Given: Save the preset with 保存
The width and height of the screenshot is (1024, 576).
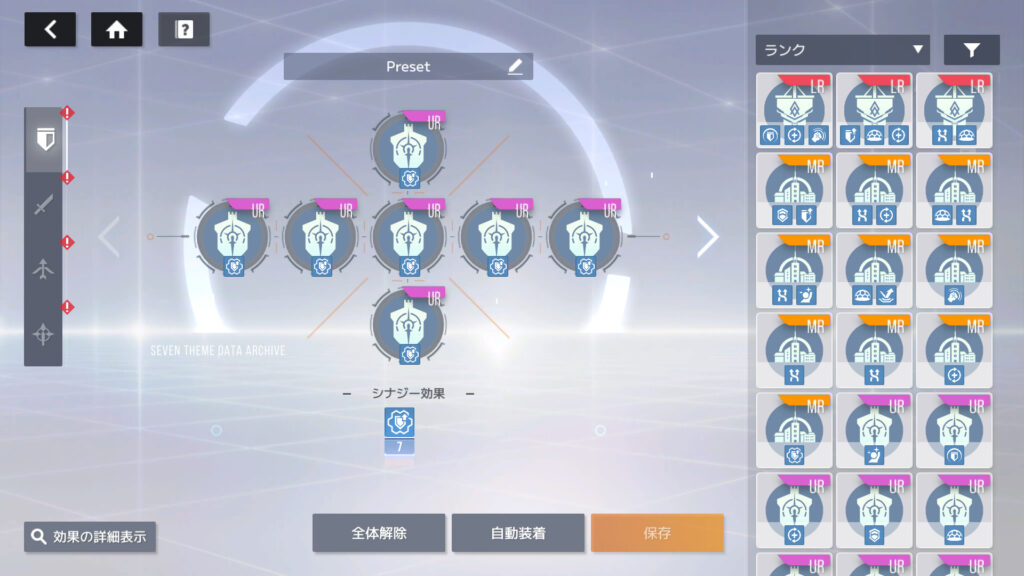Looking at the screenshot, I should tap(657, 533).
